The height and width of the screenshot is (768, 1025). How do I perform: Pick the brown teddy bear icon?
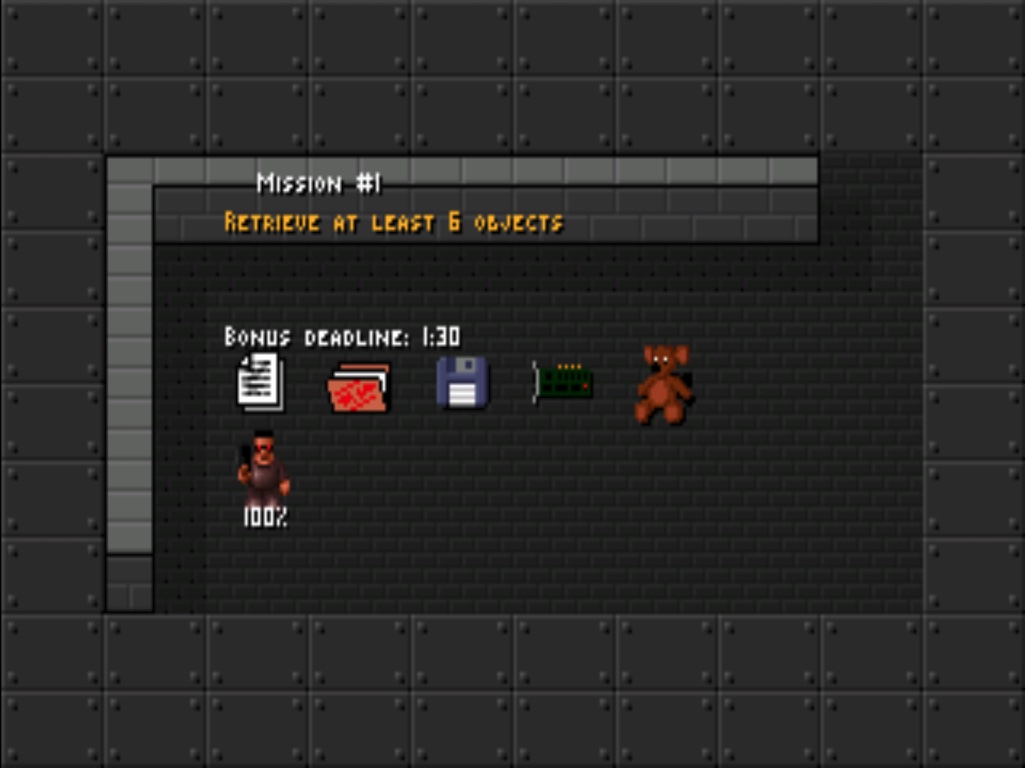point(664,384)
